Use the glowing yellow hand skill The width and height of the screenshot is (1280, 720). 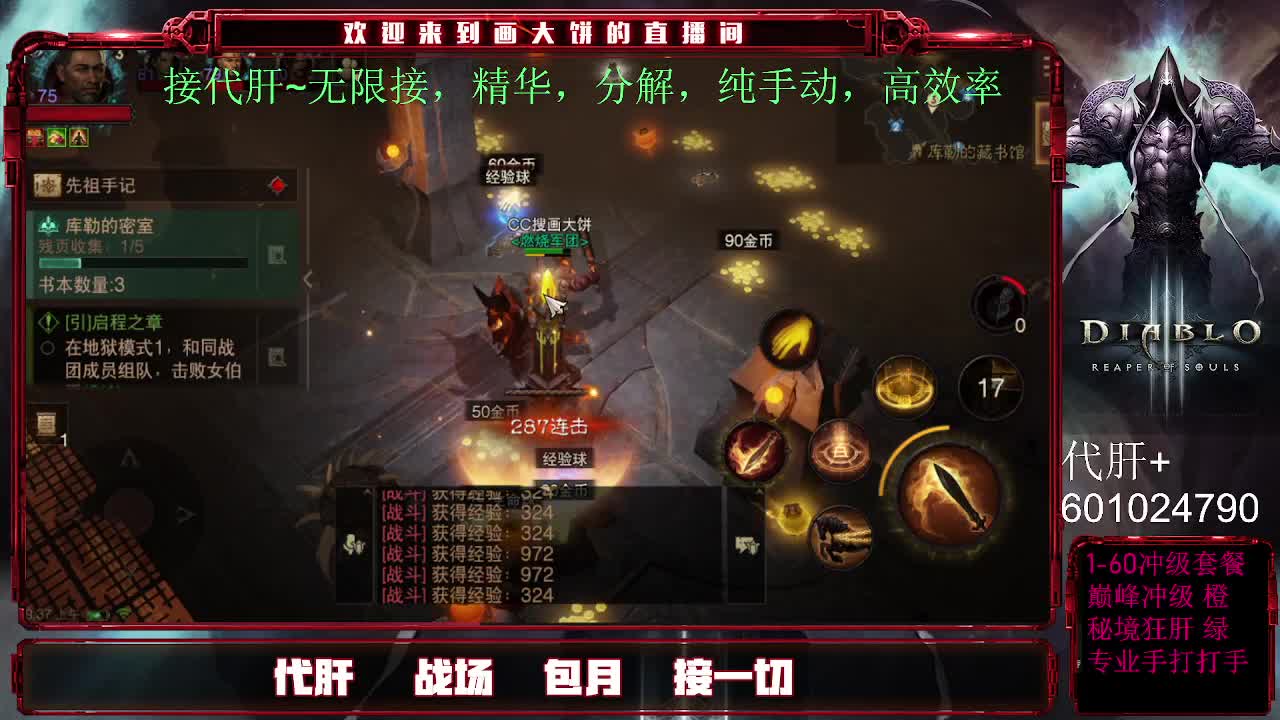point(790,336)
